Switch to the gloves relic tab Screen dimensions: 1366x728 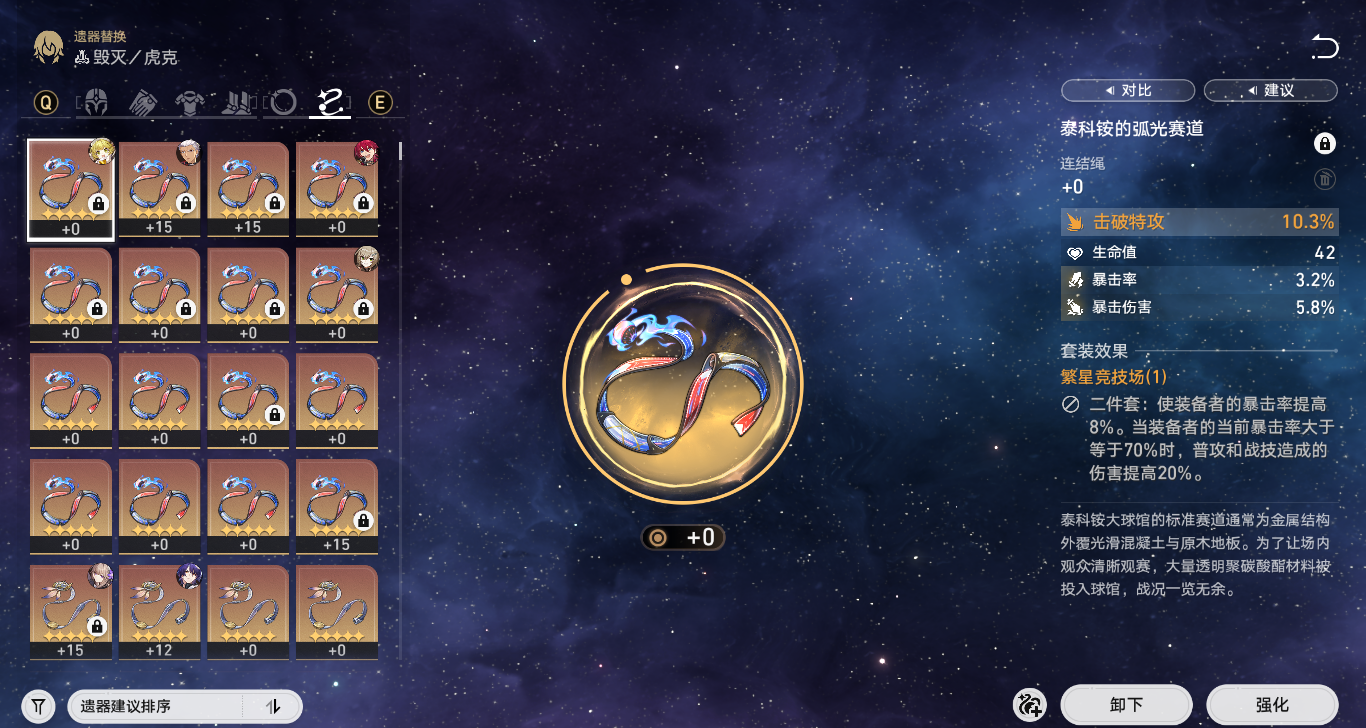(x=142, y=102)
